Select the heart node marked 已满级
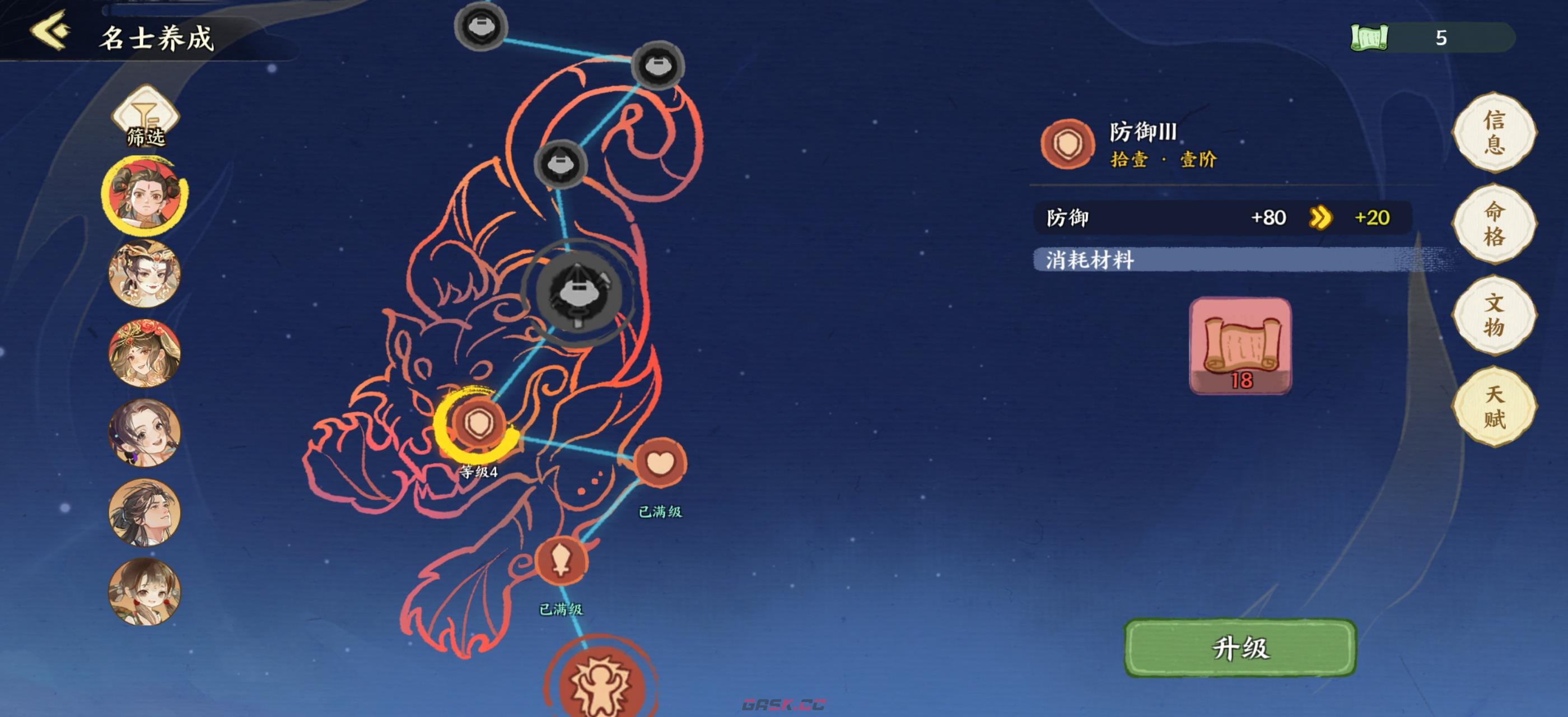The image size is (1568, 717). point(660,463)
